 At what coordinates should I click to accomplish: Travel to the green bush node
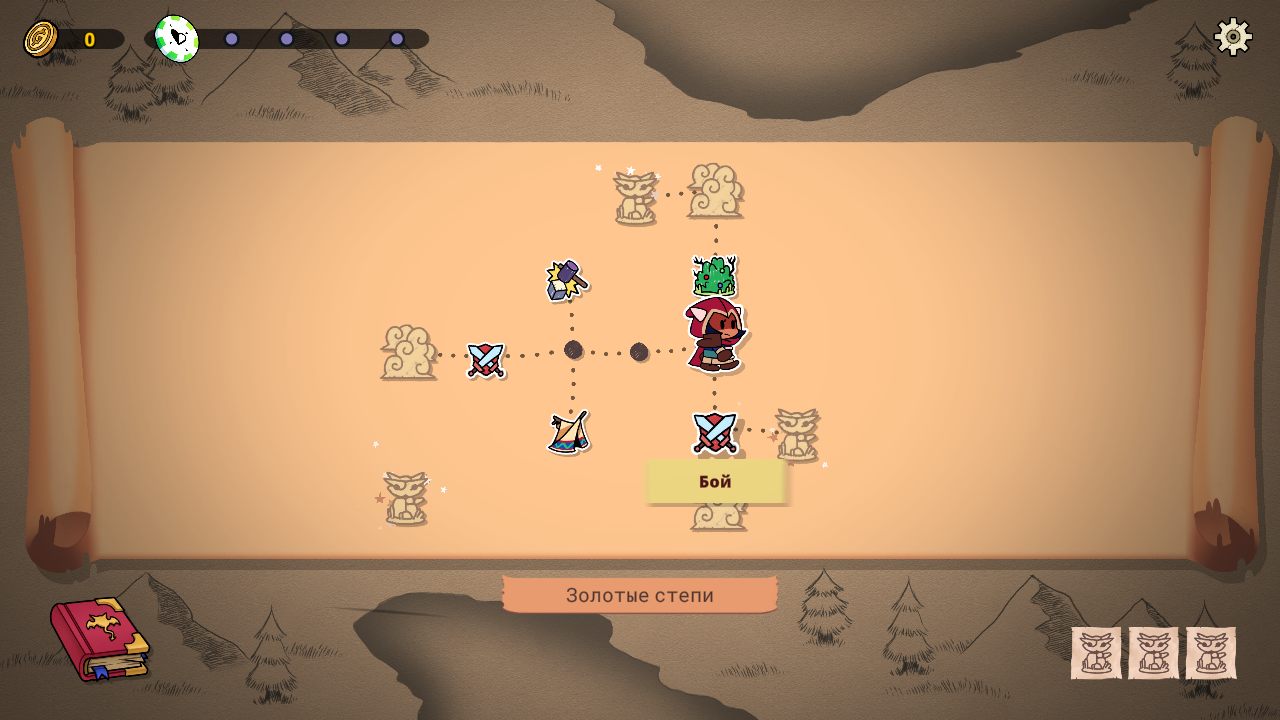pyautogui.click(x=714, y=275)
